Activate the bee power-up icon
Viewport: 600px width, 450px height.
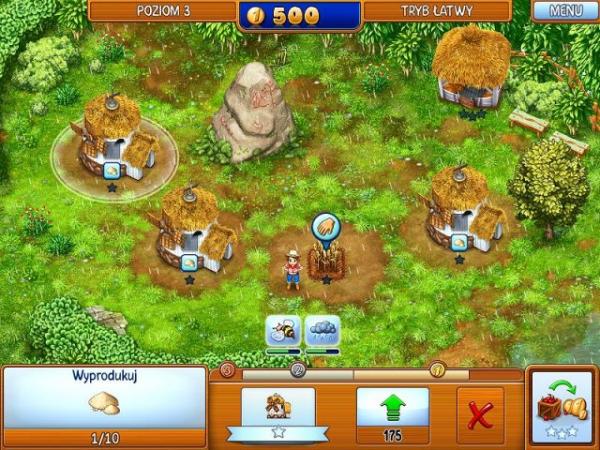(x=283, y=331)
